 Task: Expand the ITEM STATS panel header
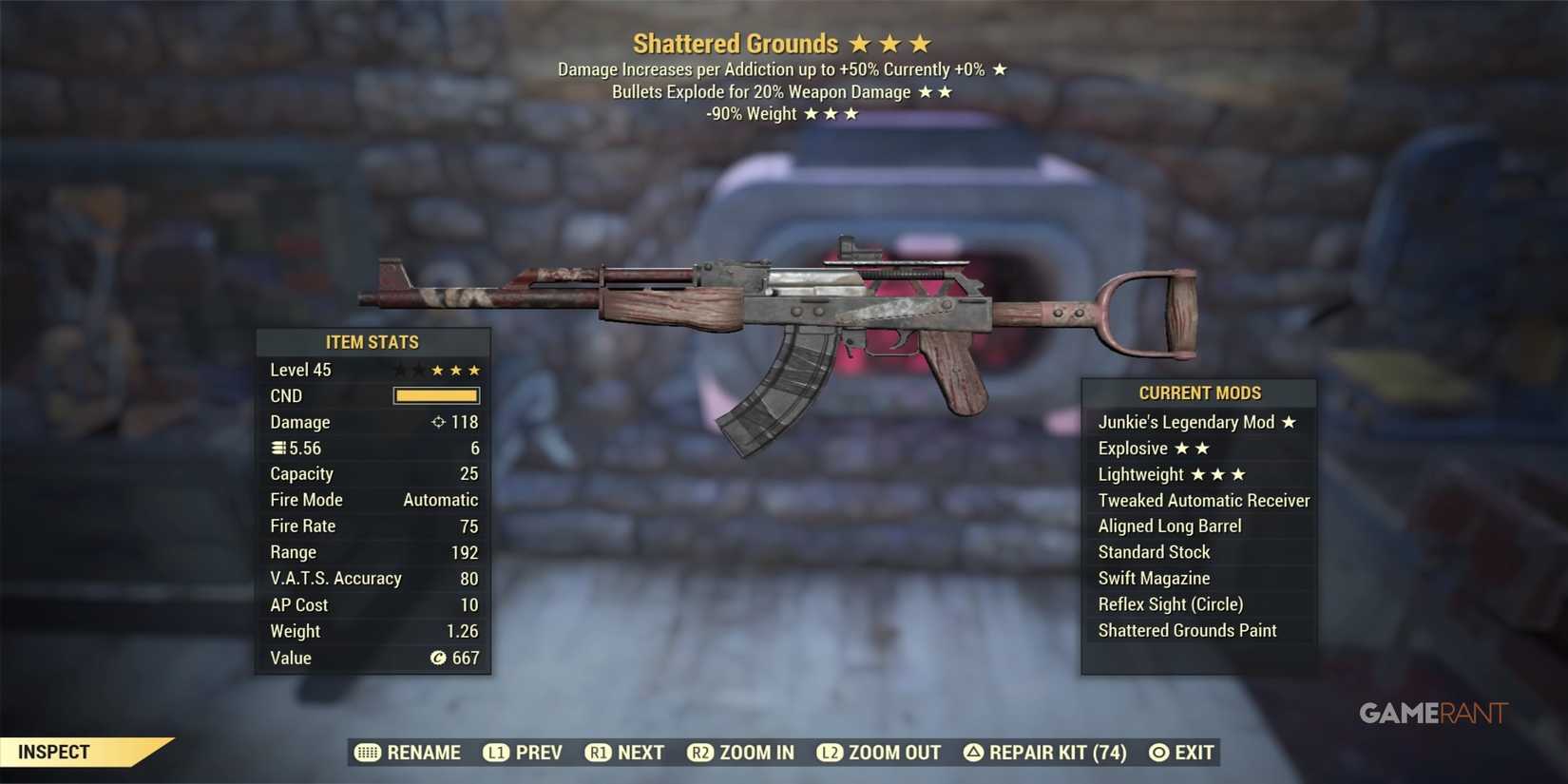pyautogui.click(x=373, y=342)
